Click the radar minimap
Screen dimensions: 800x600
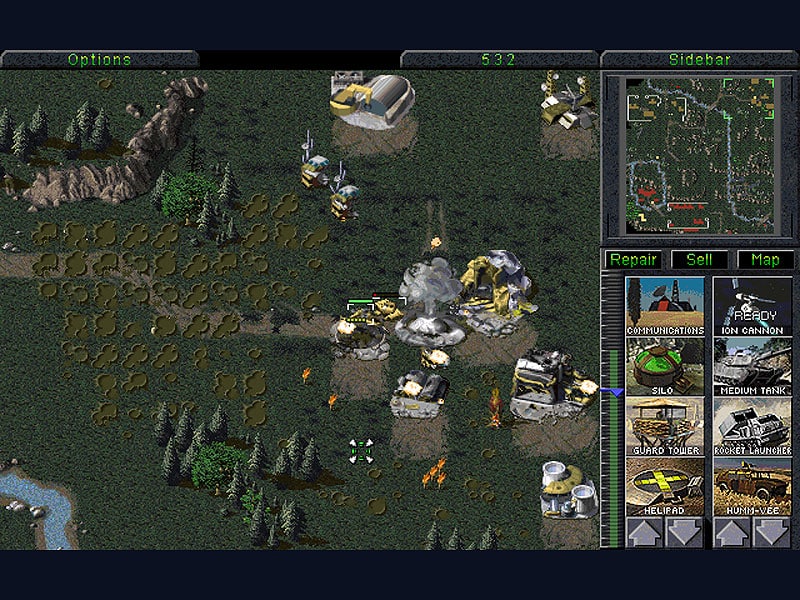(x=700, y=155)
